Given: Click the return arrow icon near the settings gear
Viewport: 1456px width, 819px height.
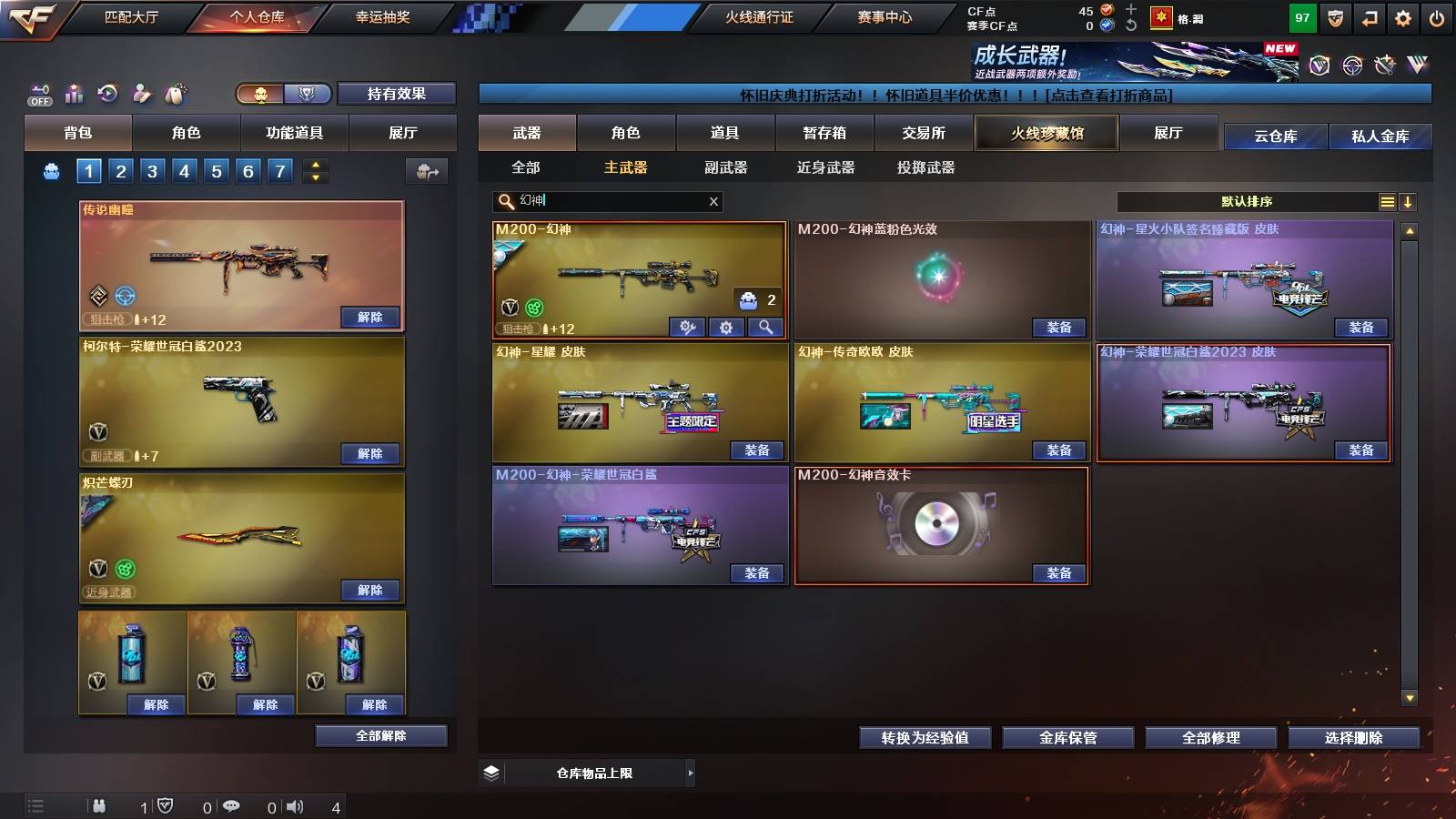Looking at the screenshot, I should (x=1367, y=16).
